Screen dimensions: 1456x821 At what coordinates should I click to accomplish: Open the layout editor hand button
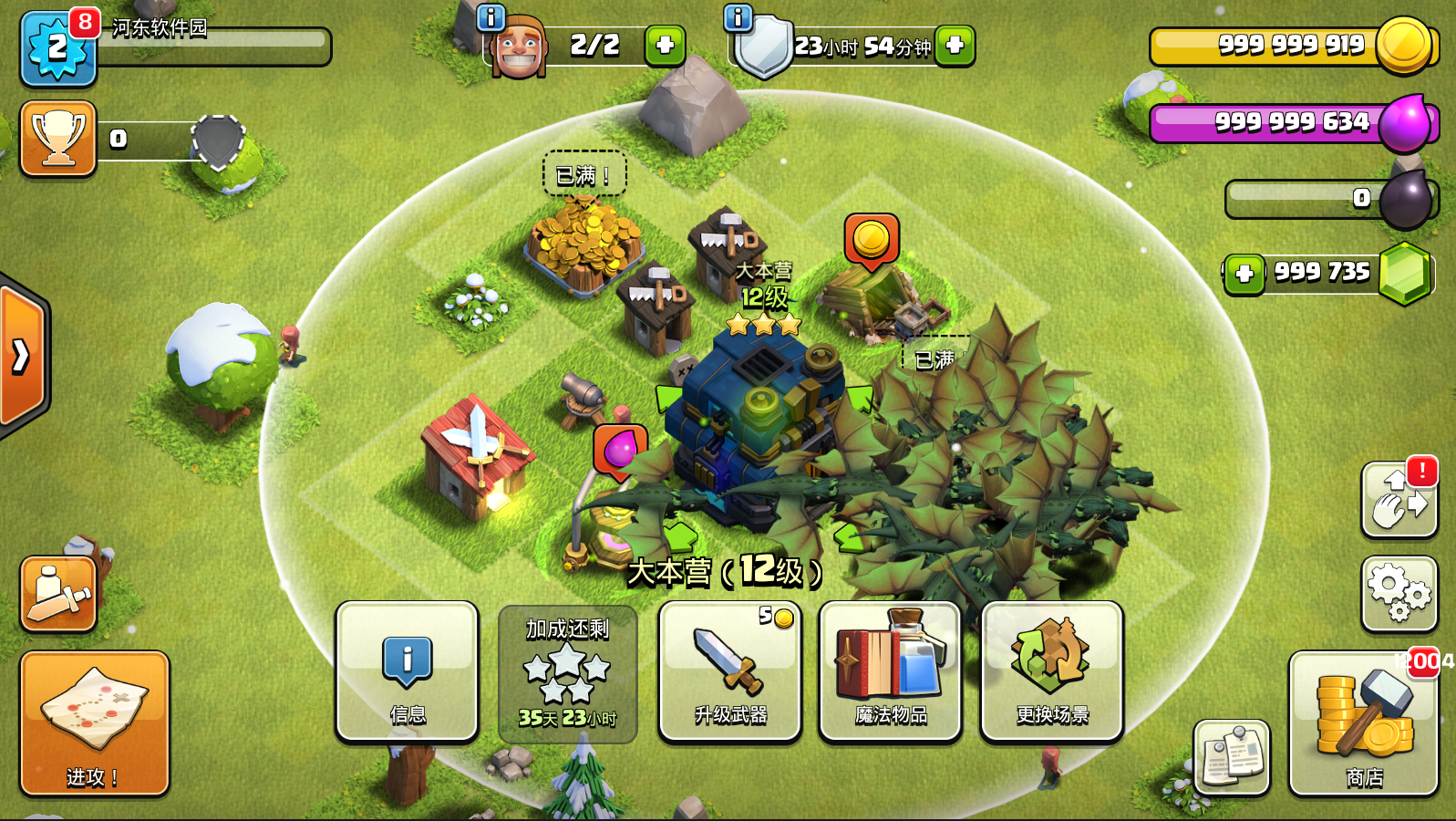[1399, 500]
